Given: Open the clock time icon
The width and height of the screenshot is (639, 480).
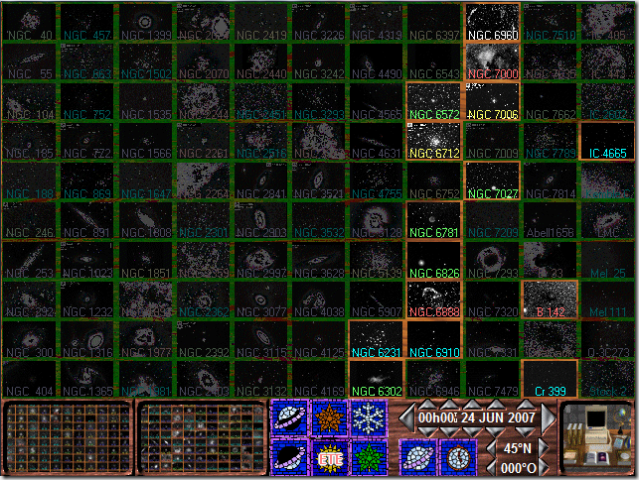Looking at the screenshot, I should [458, 457].
